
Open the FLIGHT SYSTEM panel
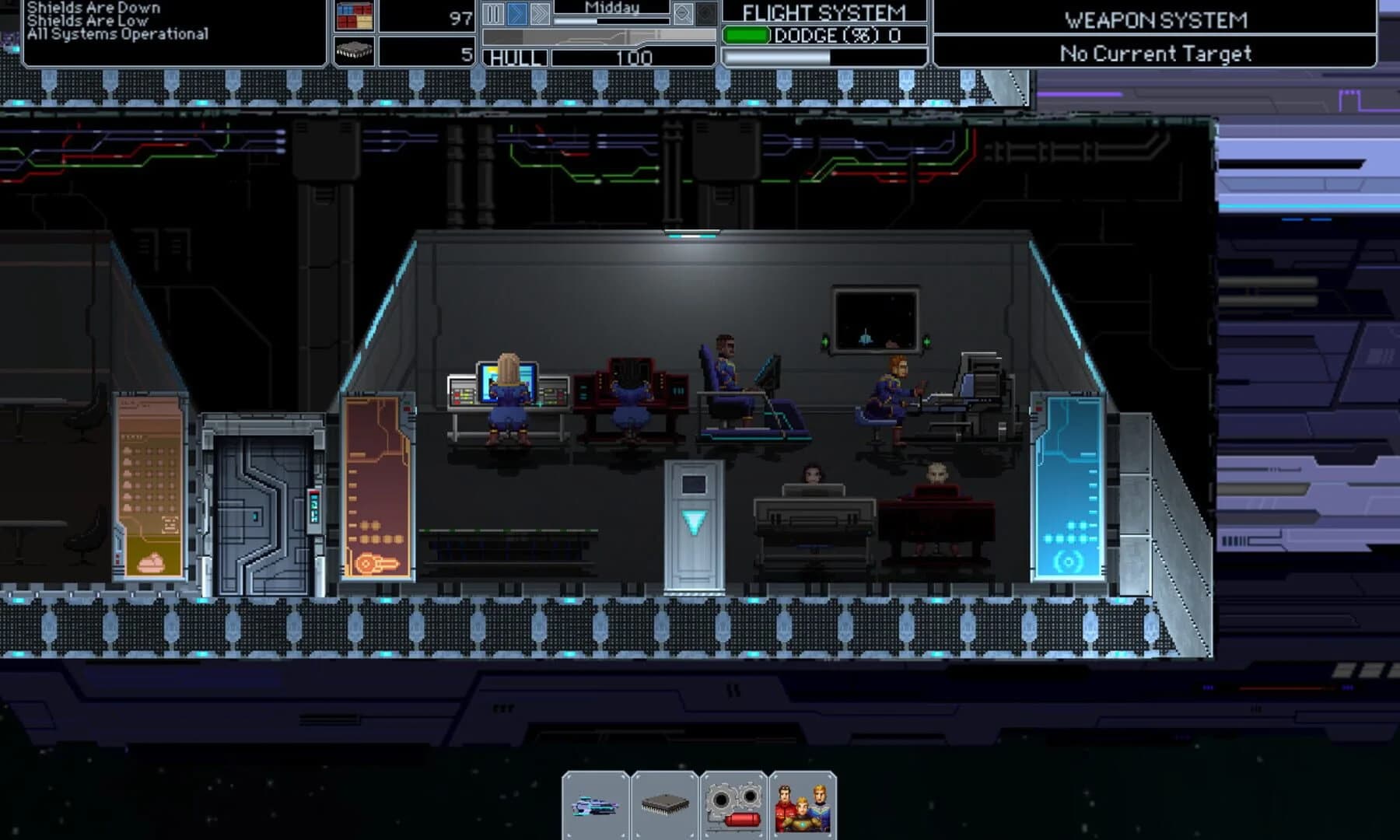[x=823, y=12]
